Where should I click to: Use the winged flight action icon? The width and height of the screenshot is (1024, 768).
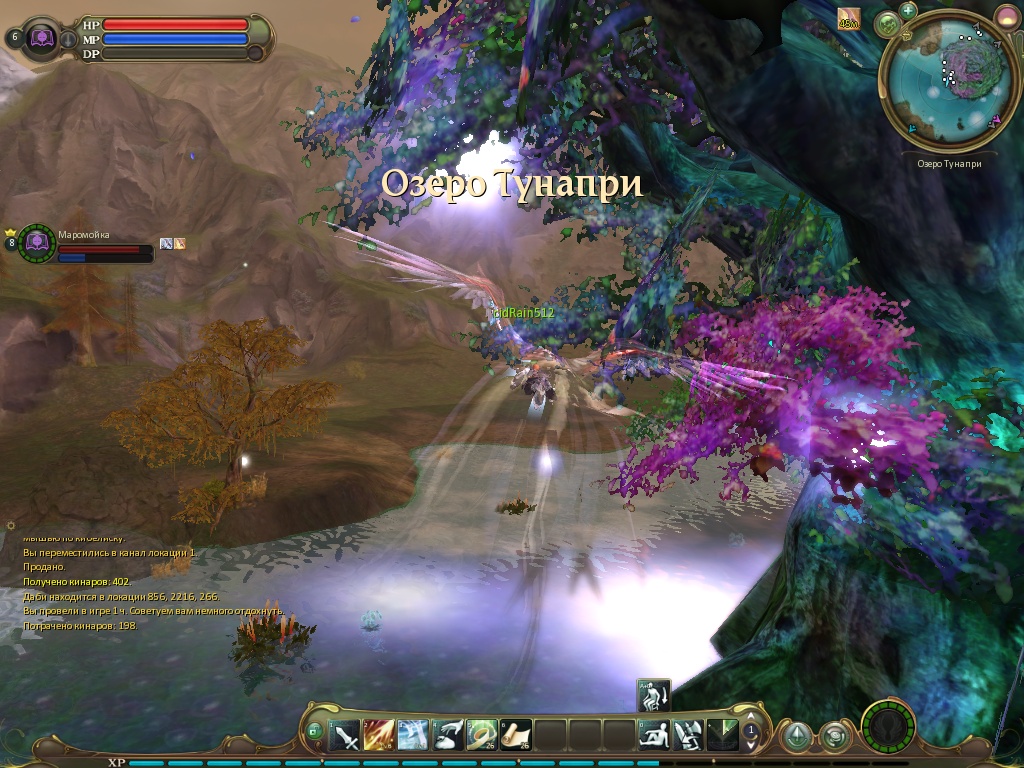(x=688, y=736)
